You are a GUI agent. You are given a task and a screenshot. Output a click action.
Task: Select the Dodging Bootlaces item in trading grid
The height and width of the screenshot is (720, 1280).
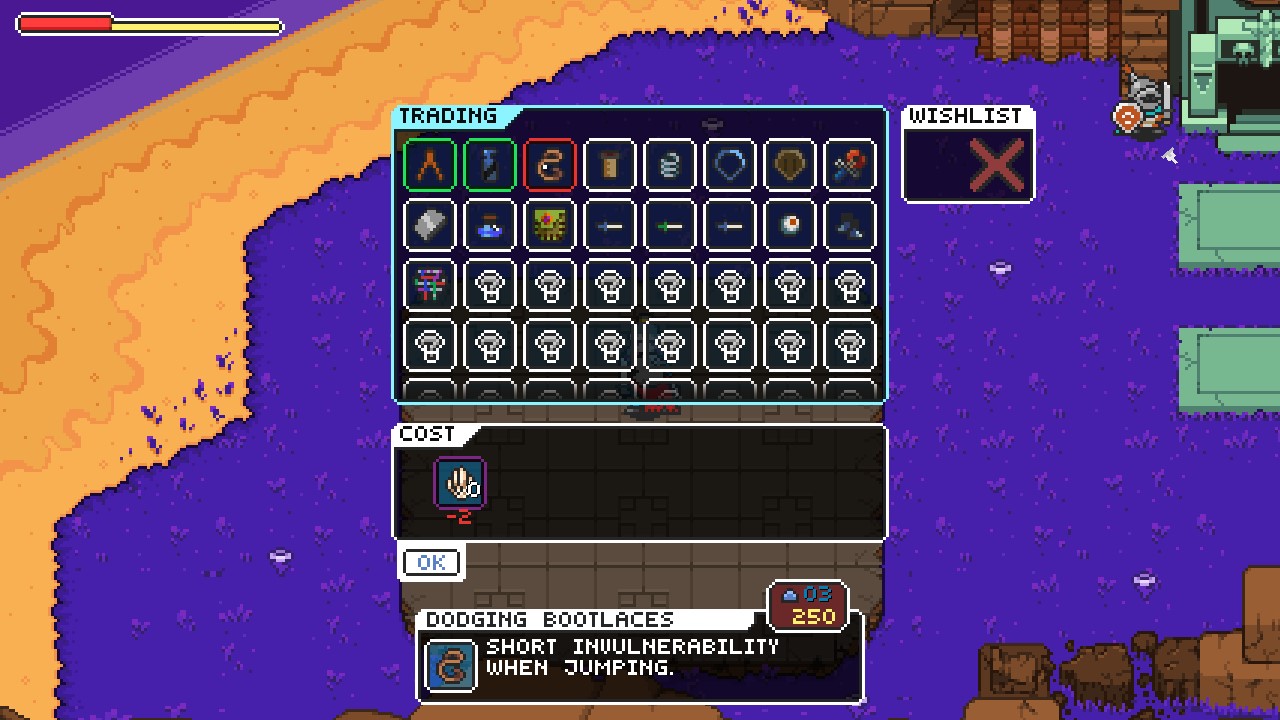[550, 164]
